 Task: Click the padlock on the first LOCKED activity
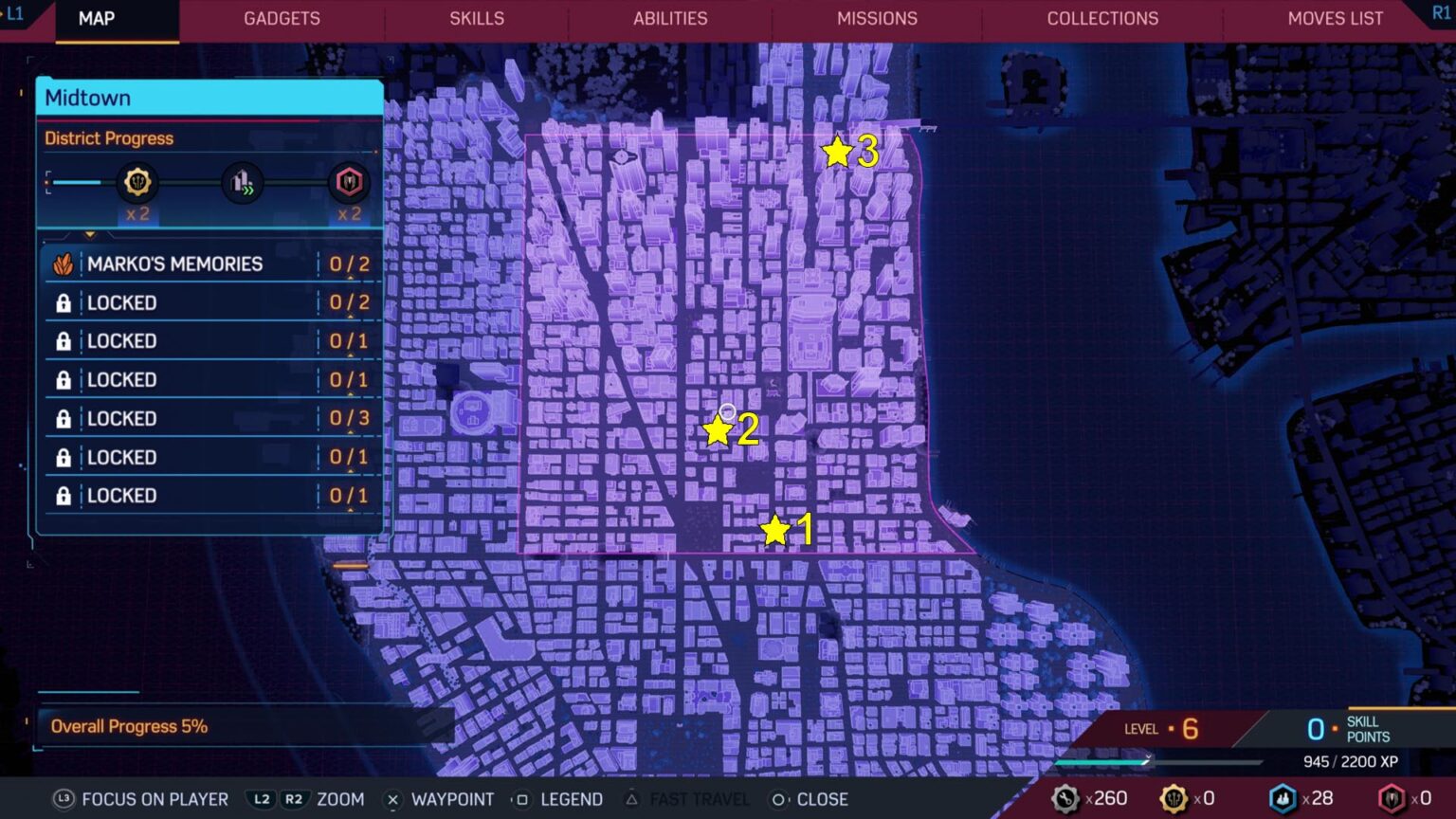pos(64,302)
